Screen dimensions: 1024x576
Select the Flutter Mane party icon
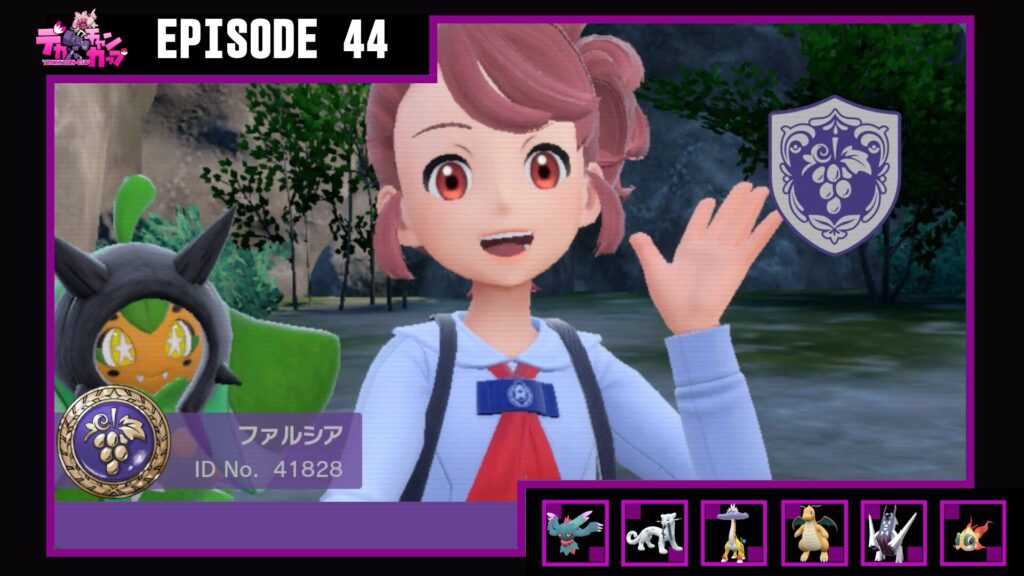[x=575, y=533]
